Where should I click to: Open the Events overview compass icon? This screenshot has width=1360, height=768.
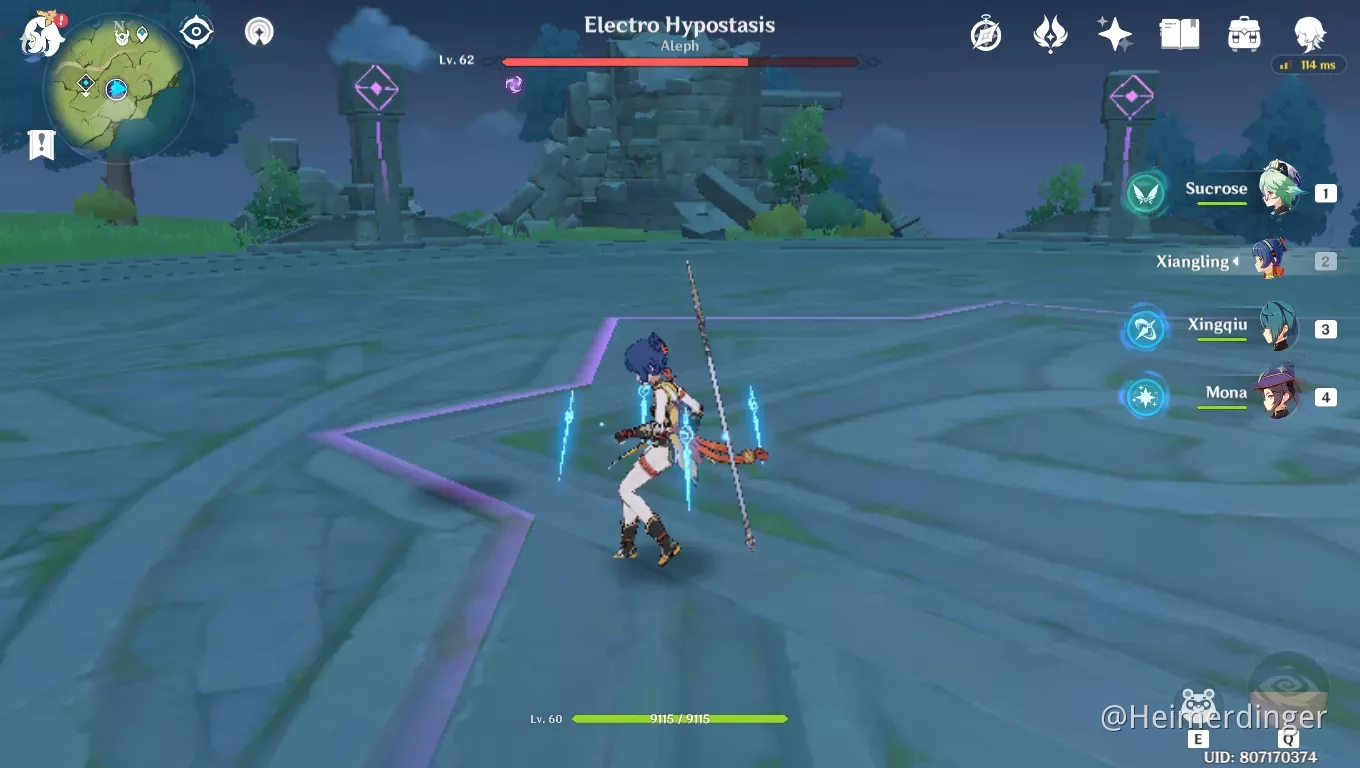(x=985, y=33)
